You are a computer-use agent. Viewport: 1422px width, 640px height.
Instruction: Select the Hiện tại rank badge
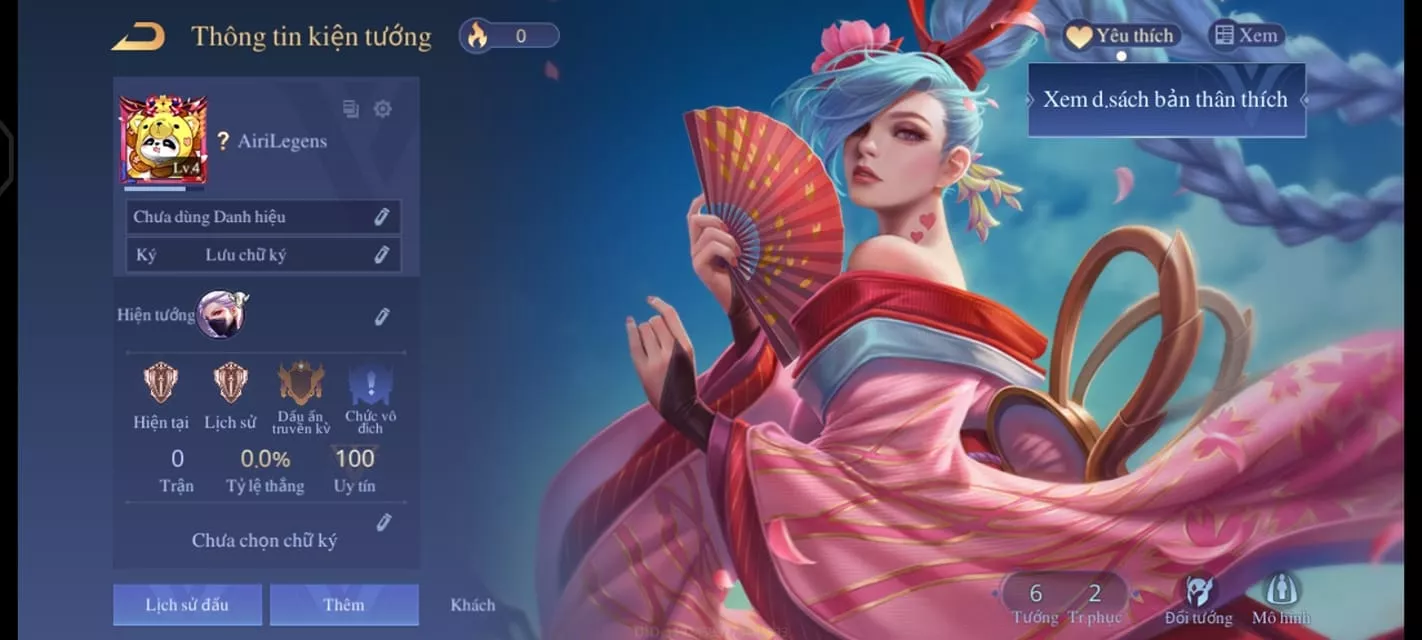pos(161,384)
